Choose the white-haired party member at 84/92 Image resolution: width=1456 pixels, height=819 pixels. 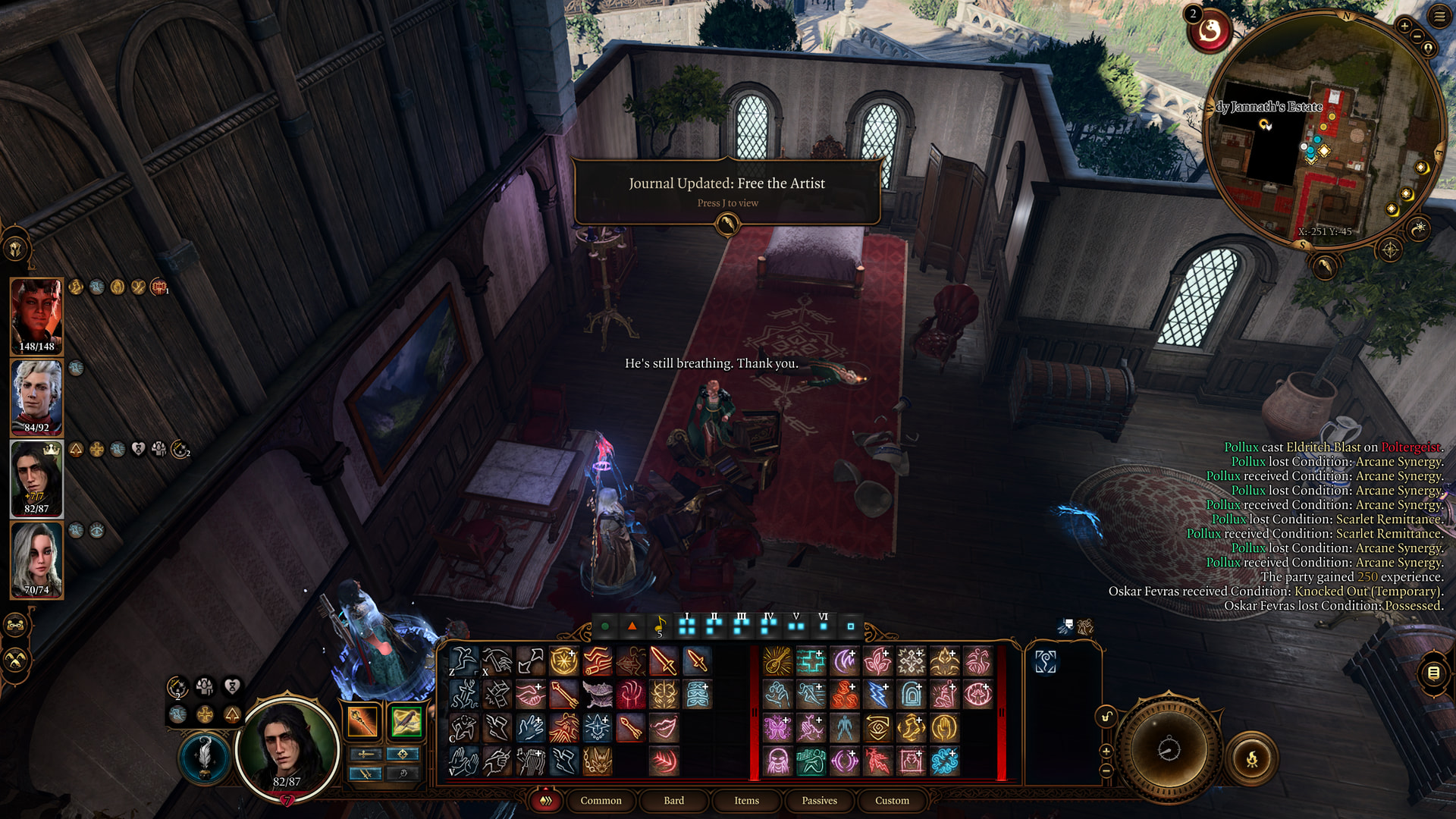(36, 397)
